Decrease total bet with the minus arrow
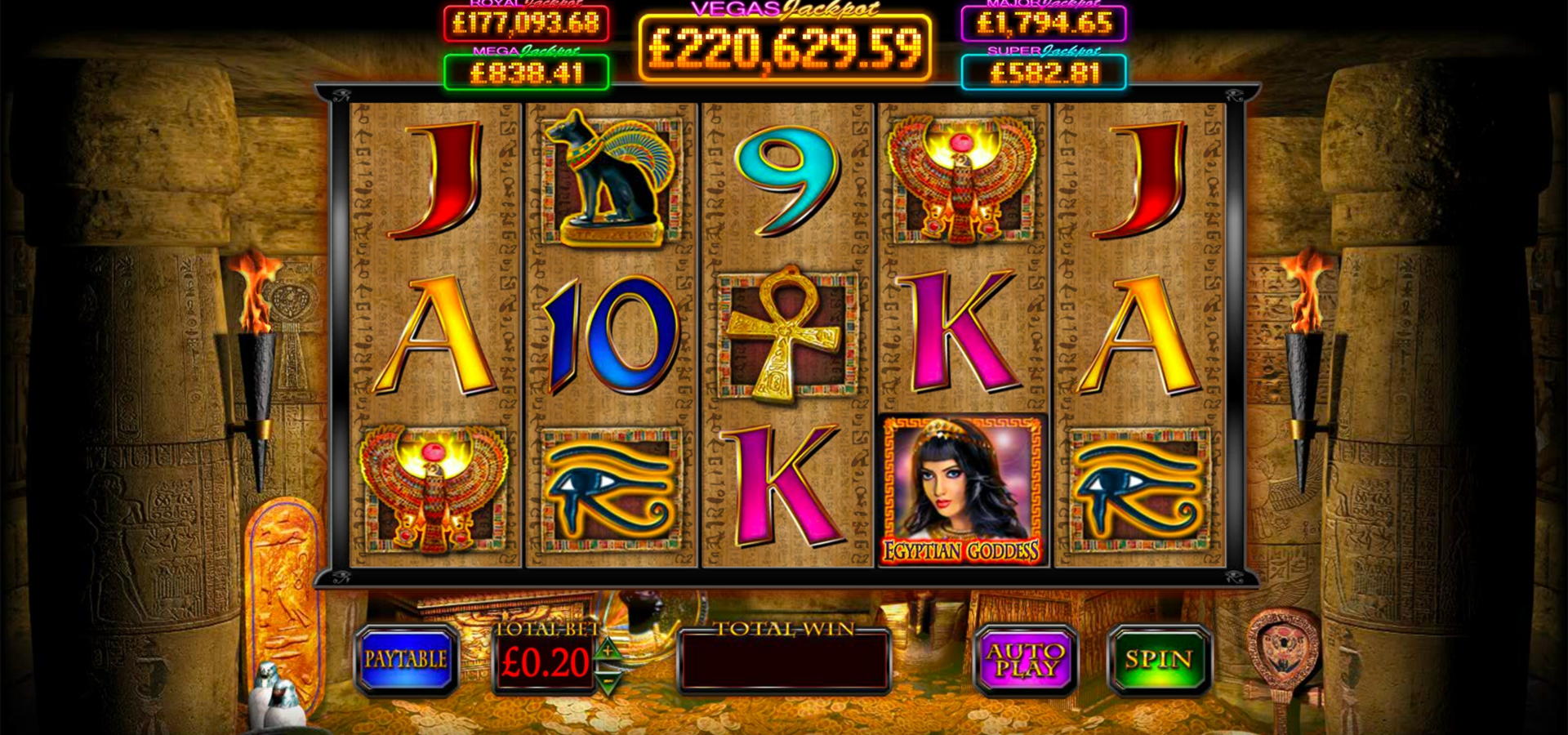 pyautogui.click(x=608, y=678)
